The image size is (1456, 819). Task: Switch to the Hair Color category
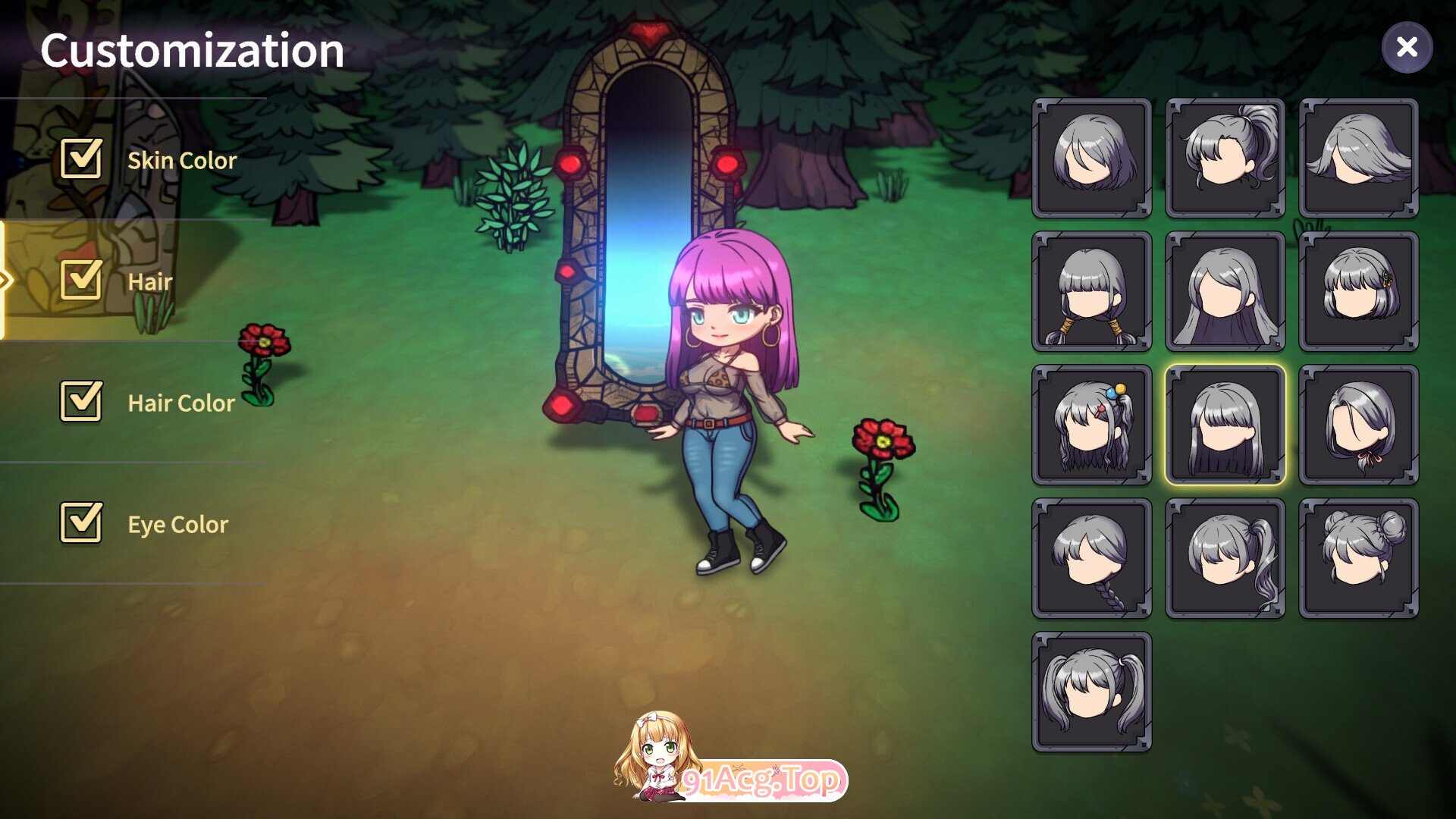click(181, 403)
